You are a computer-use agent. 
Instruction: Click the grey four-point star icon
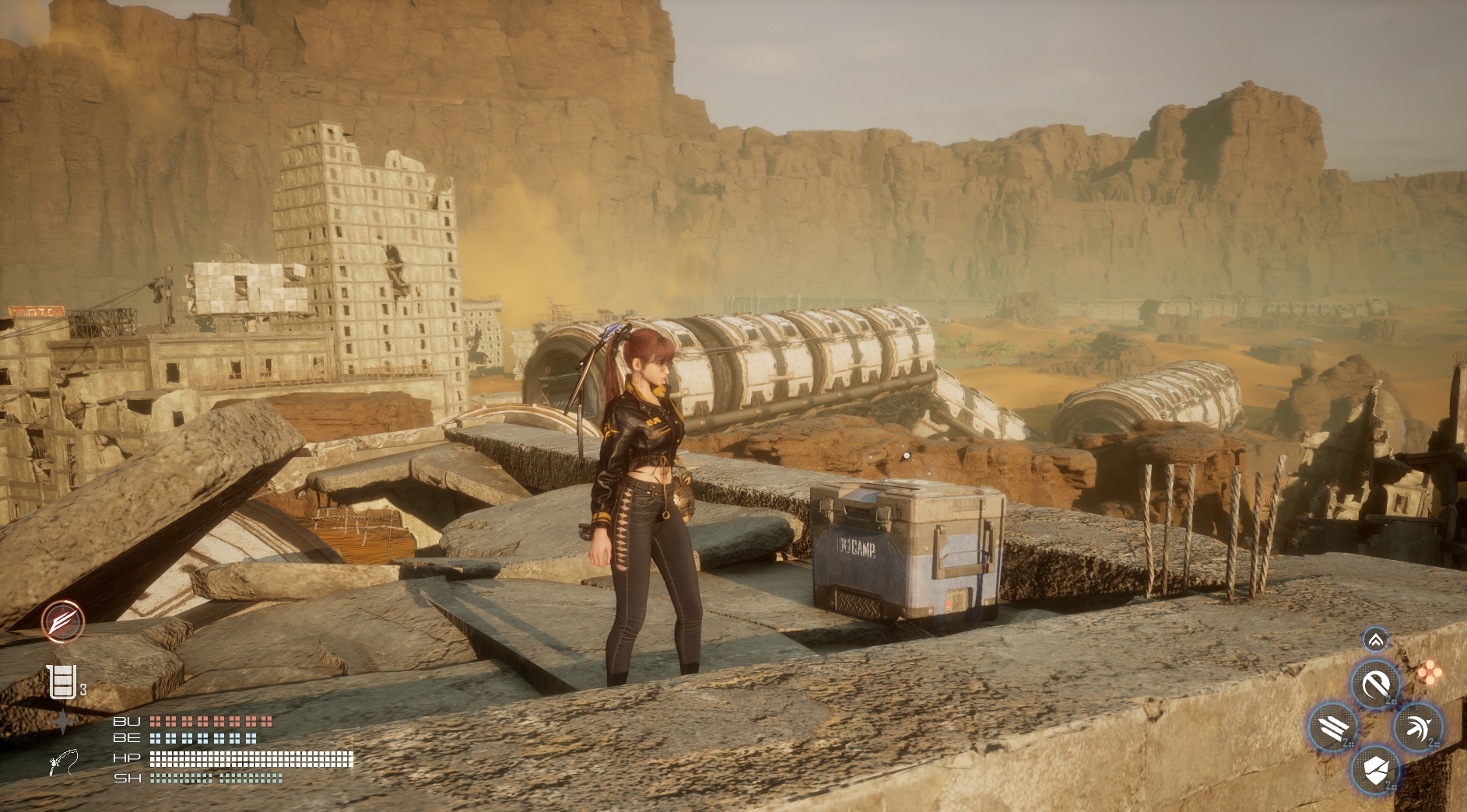62,722
